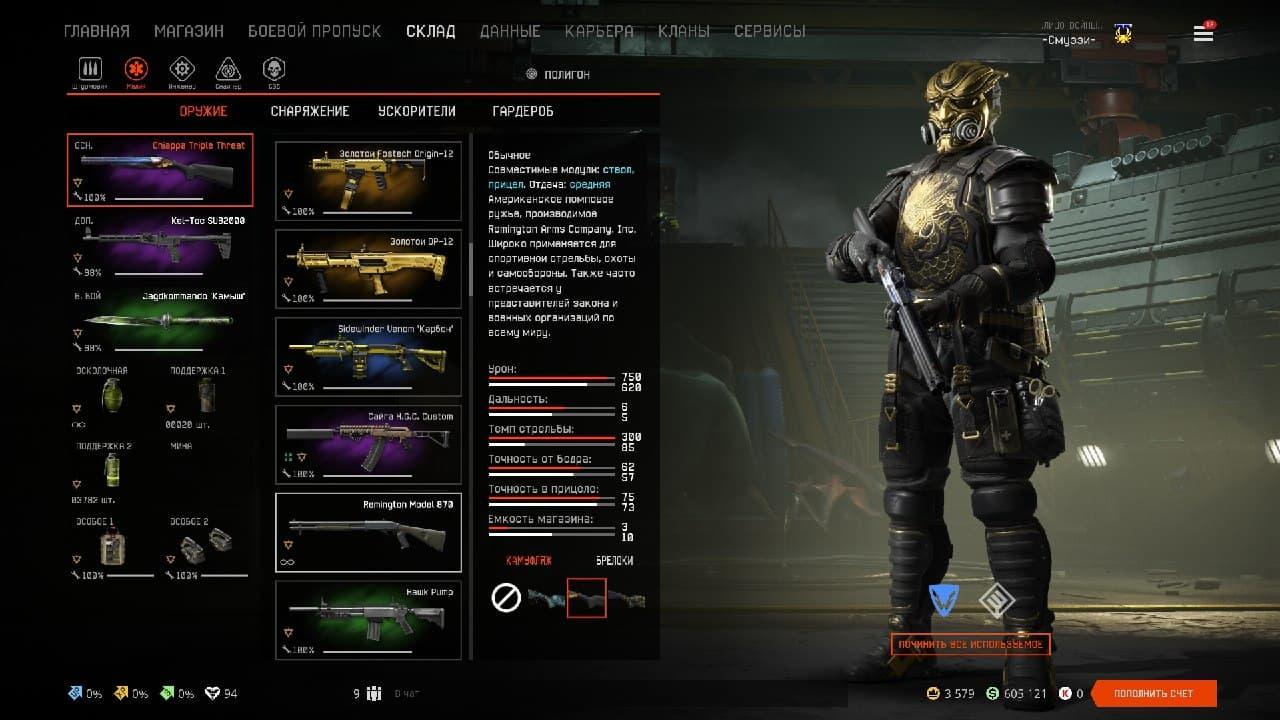Select the Сайга H.G.C. Custom shotgun
Viewport: 1280px width, 720px height.
pyautogui.click(x=368, y=444)
